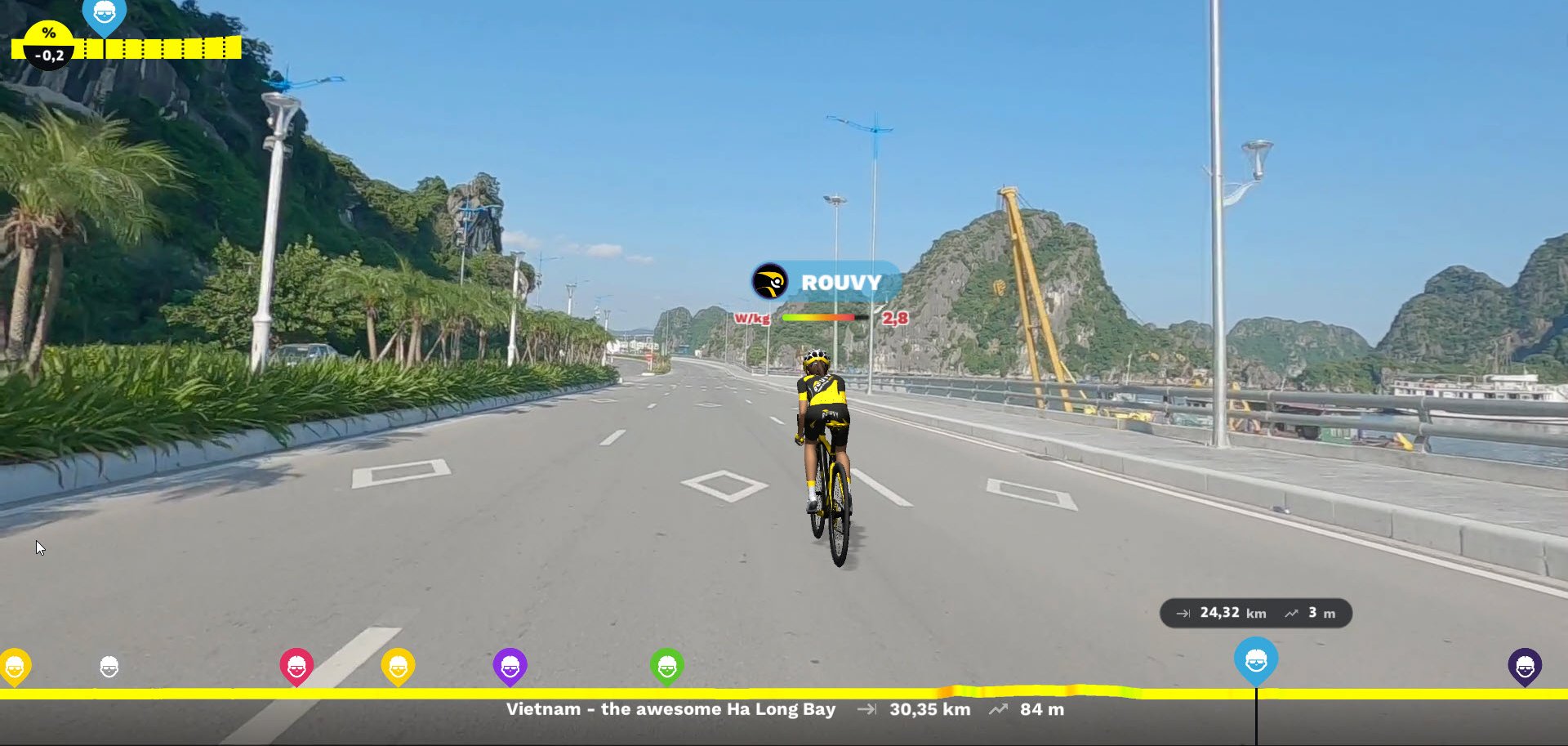Click the white rider marker on the route bar
The image size is (1568, 746).
pyautogui.click(x=109, y=668)
